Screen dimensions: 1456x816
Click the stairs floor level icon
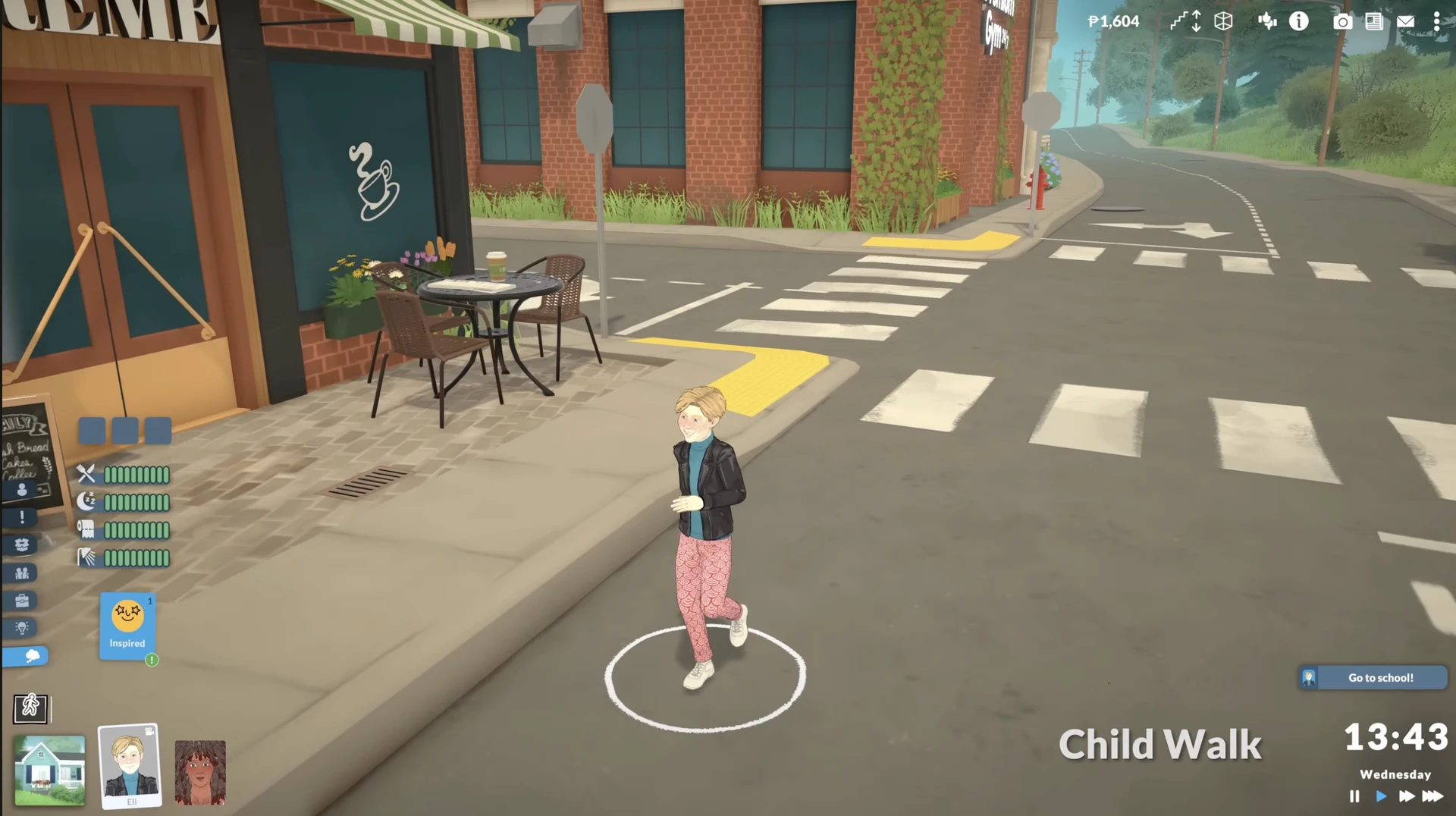tap(1185, 21)
